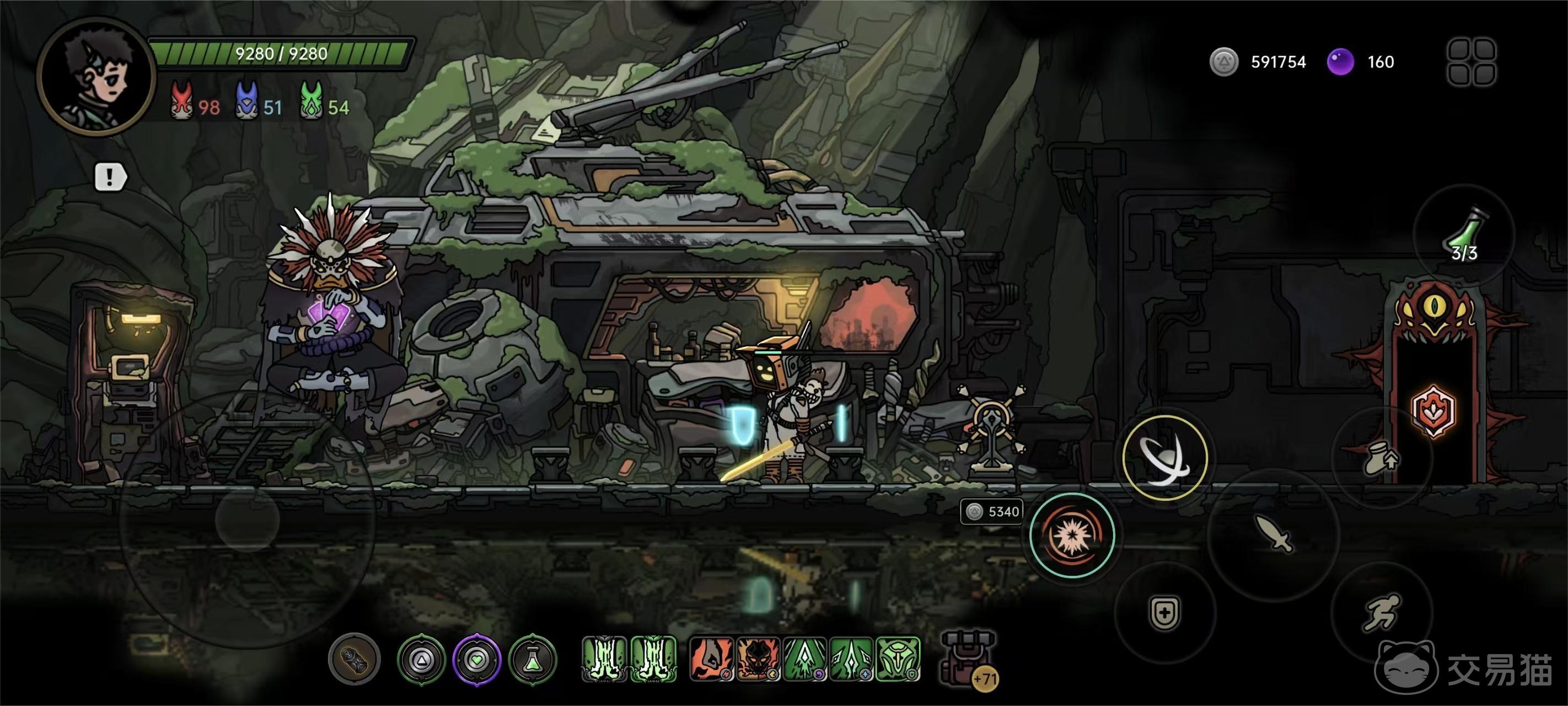Jump using the boot button
This screenshot has width=1568, height=706.
(1381, 458)
